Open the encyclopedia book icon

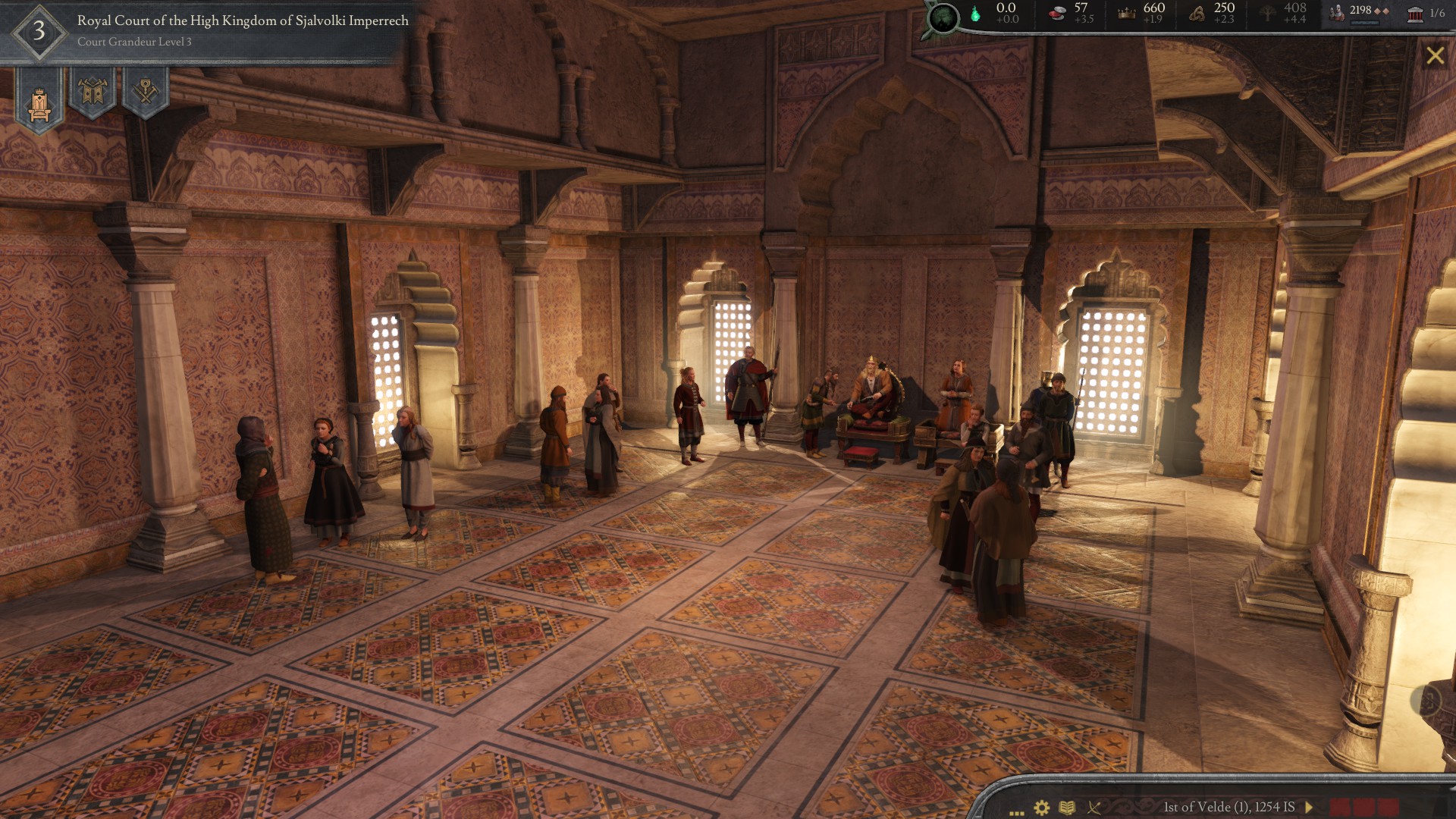click(1067, 808)
